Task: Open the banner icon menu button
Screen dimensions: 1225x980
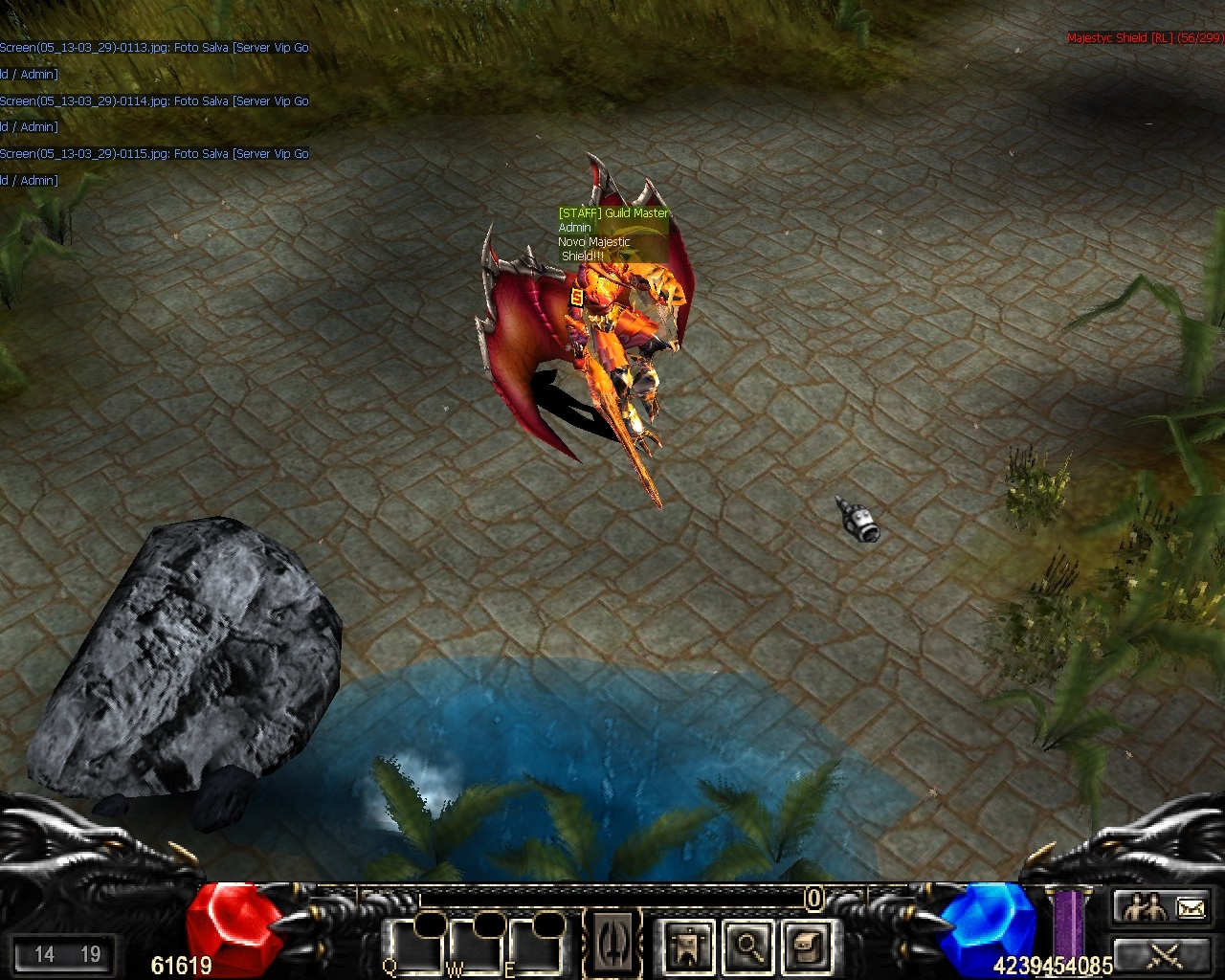Action: click(687, 947)
